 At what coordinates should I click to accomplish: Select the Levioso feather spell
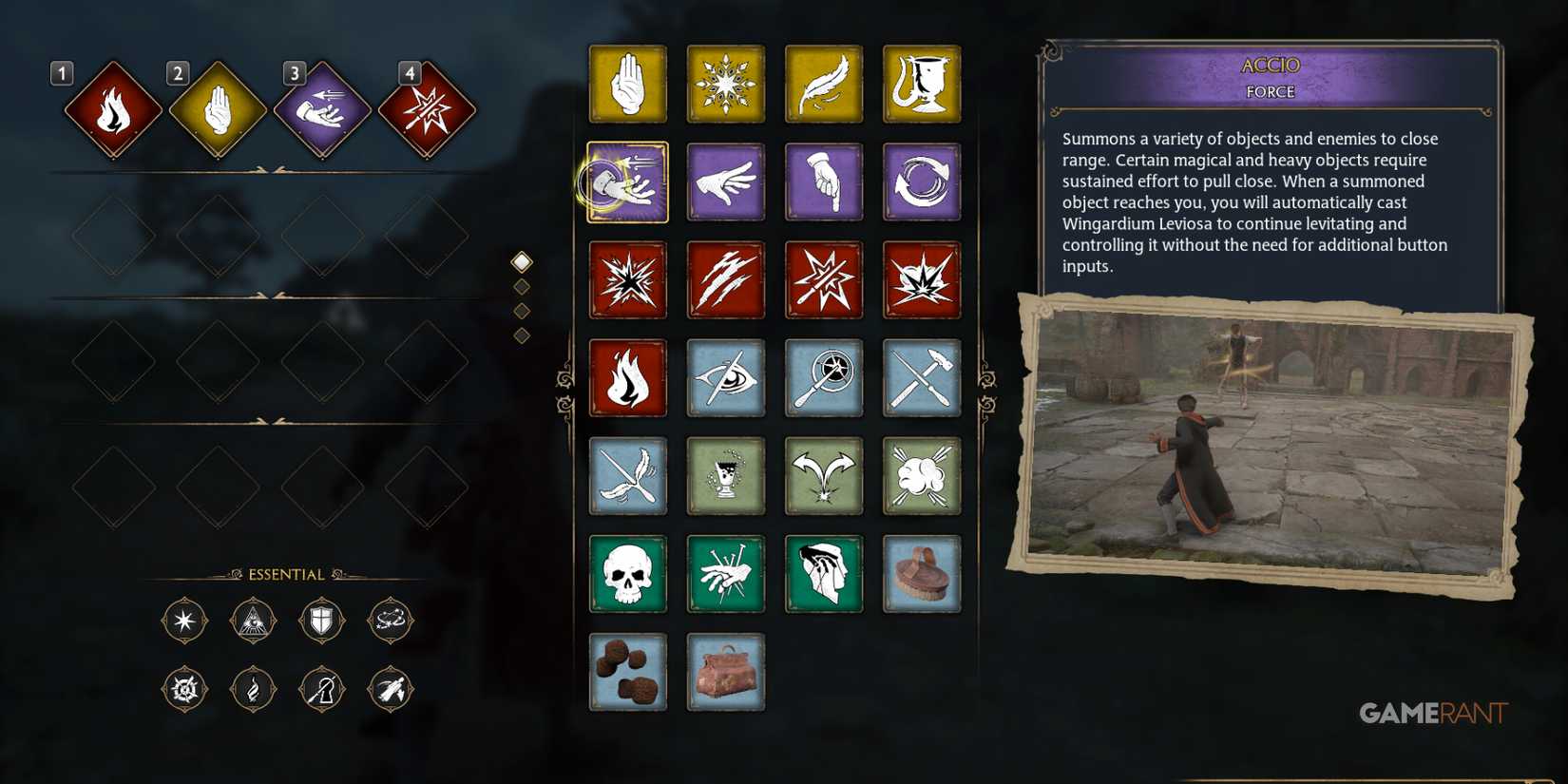(824, 83)
